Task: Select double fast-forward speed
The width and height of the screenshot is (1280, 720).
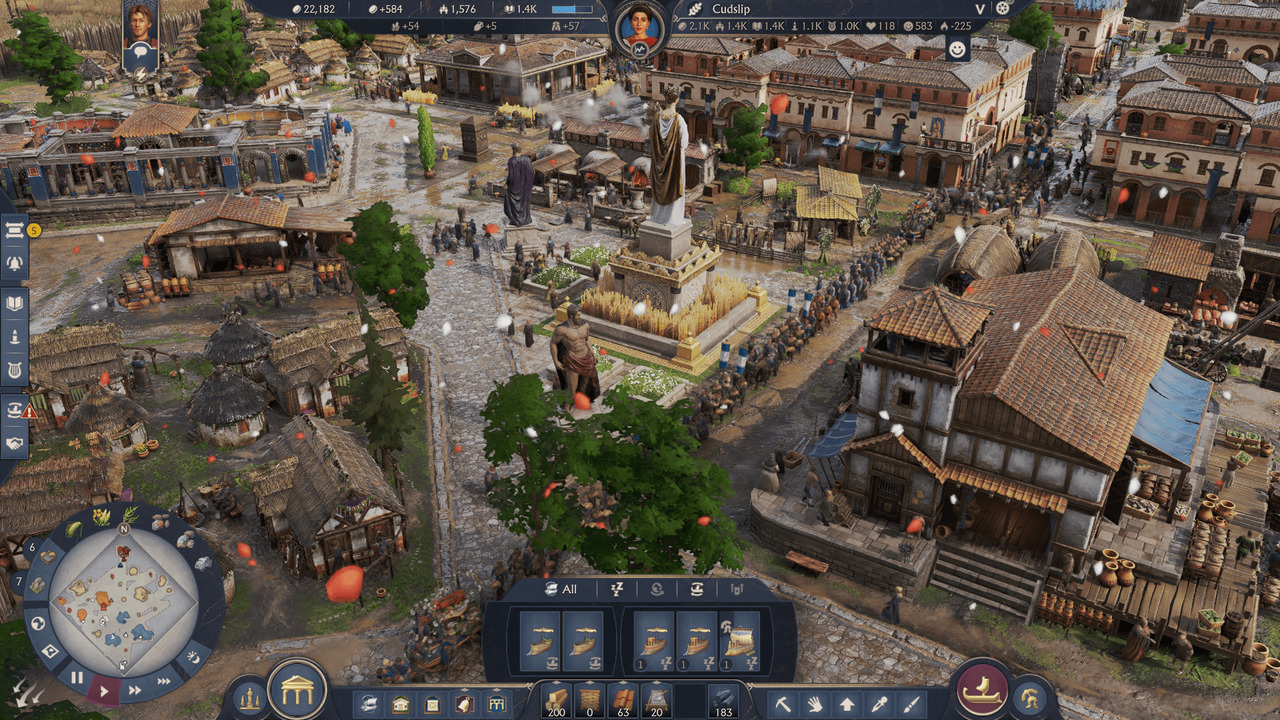Action: click(x=135, y=689)
